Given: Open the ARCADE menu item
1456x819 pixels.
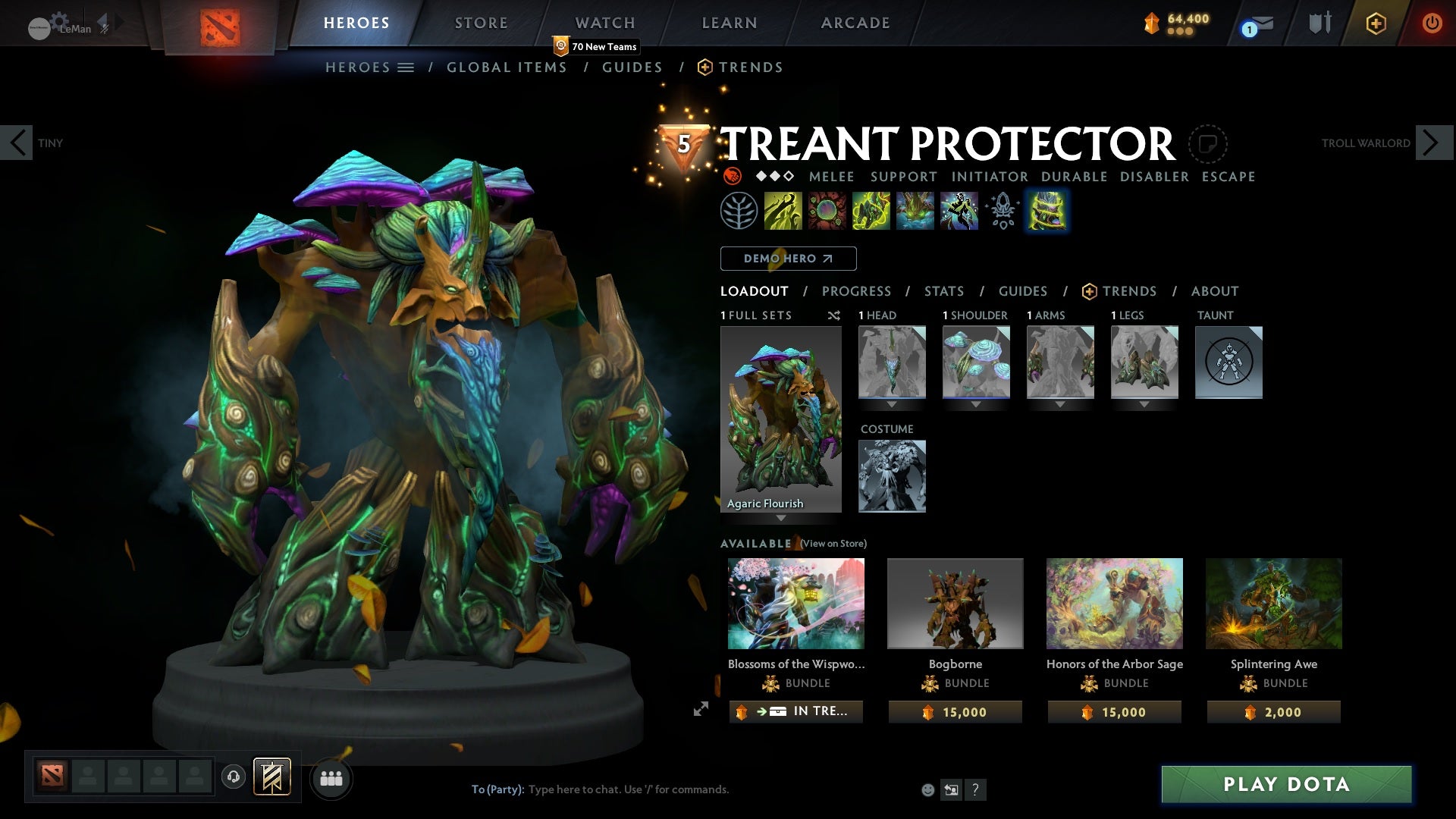Looking at the screenshot, I should coord(855,23).
